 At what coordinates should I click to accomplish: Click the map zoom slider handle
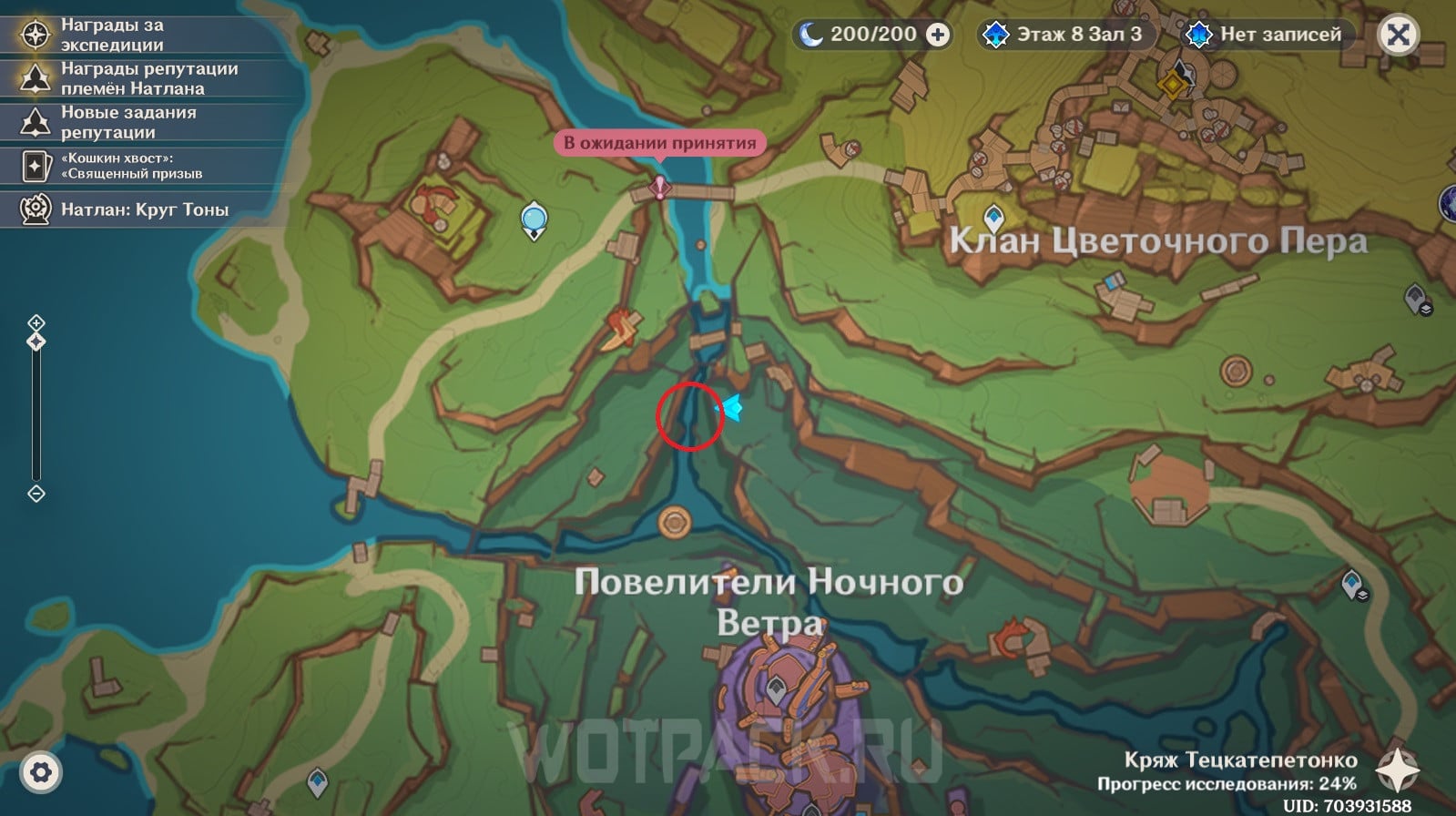coord(36,342)
